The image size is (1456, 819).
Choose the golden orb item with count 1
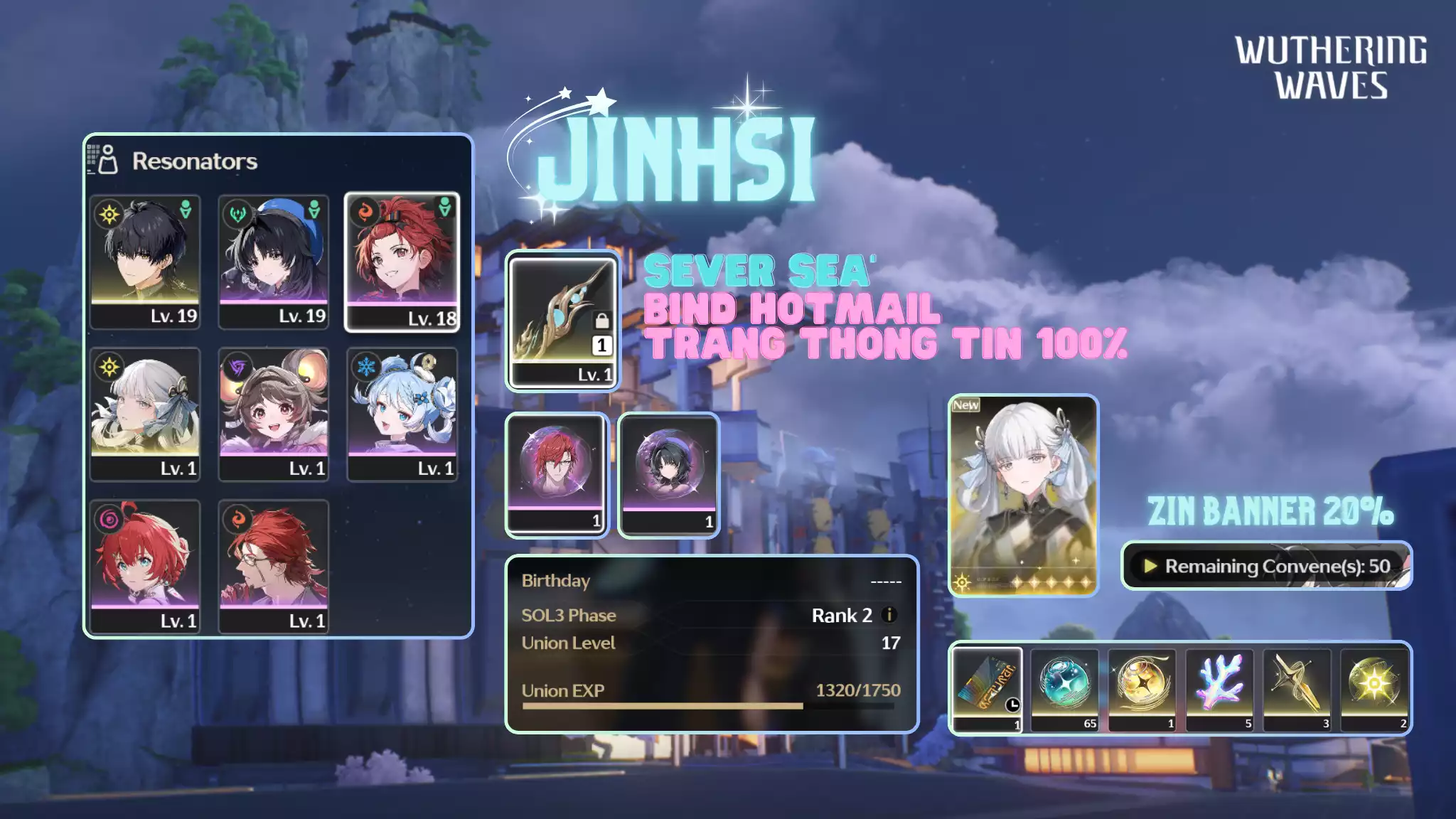pyautogui.click(x=1142, y=688)
